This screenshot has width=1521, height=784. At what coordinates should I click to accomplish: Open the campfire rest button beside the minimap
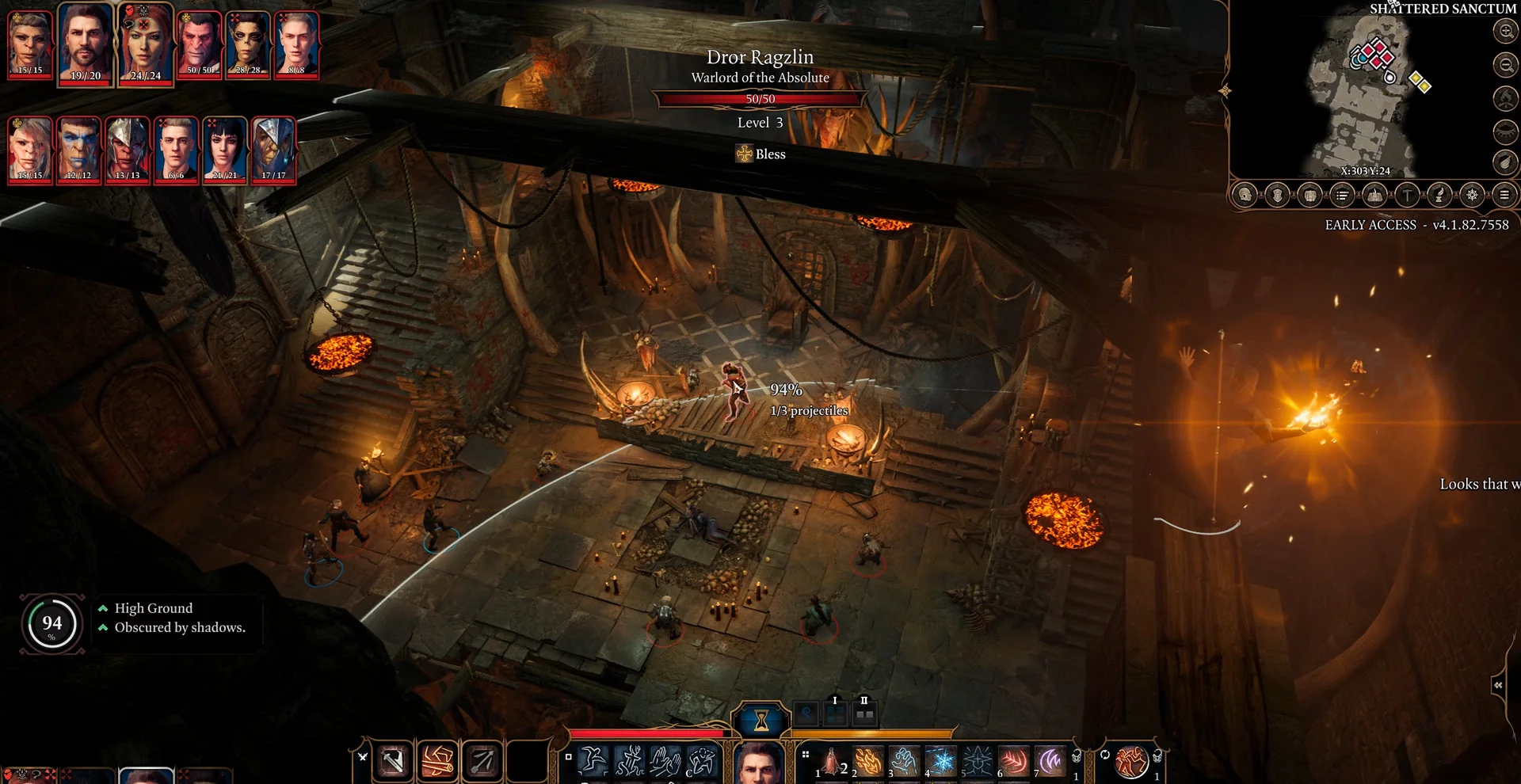tap(1505, 98)
